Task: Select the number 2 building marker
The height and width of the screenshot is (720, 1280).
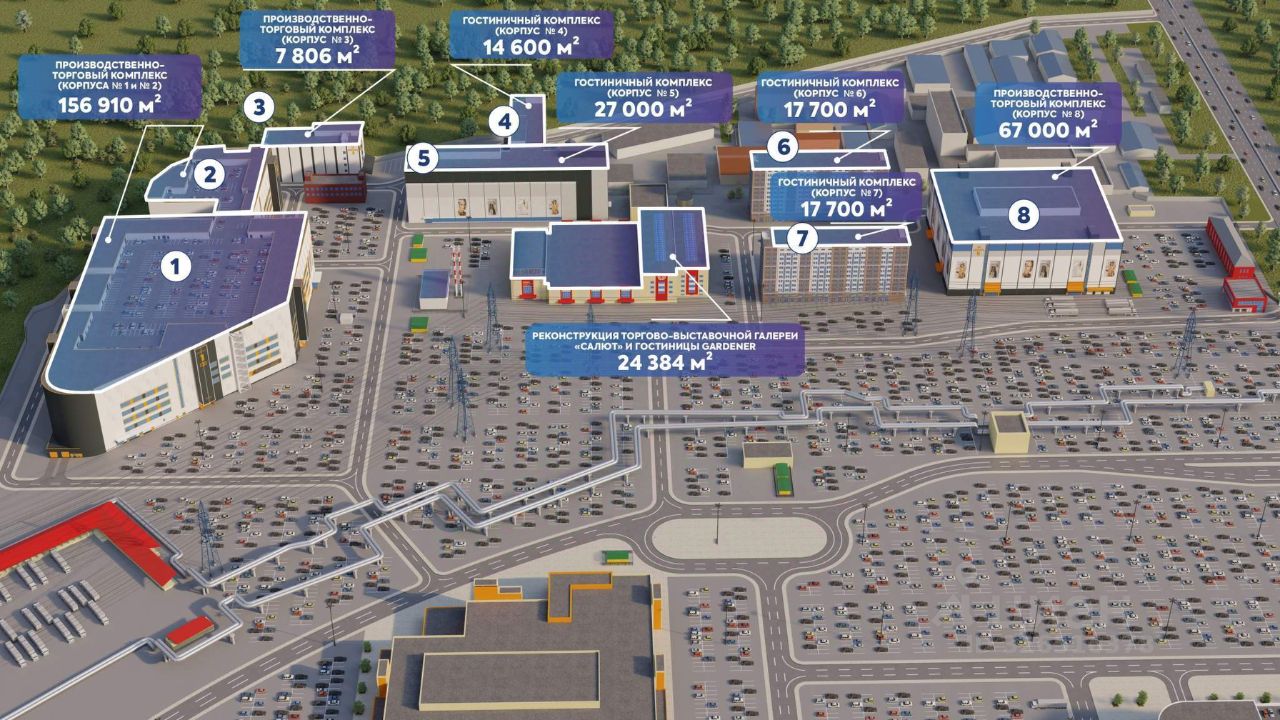Action: [210, 175]
